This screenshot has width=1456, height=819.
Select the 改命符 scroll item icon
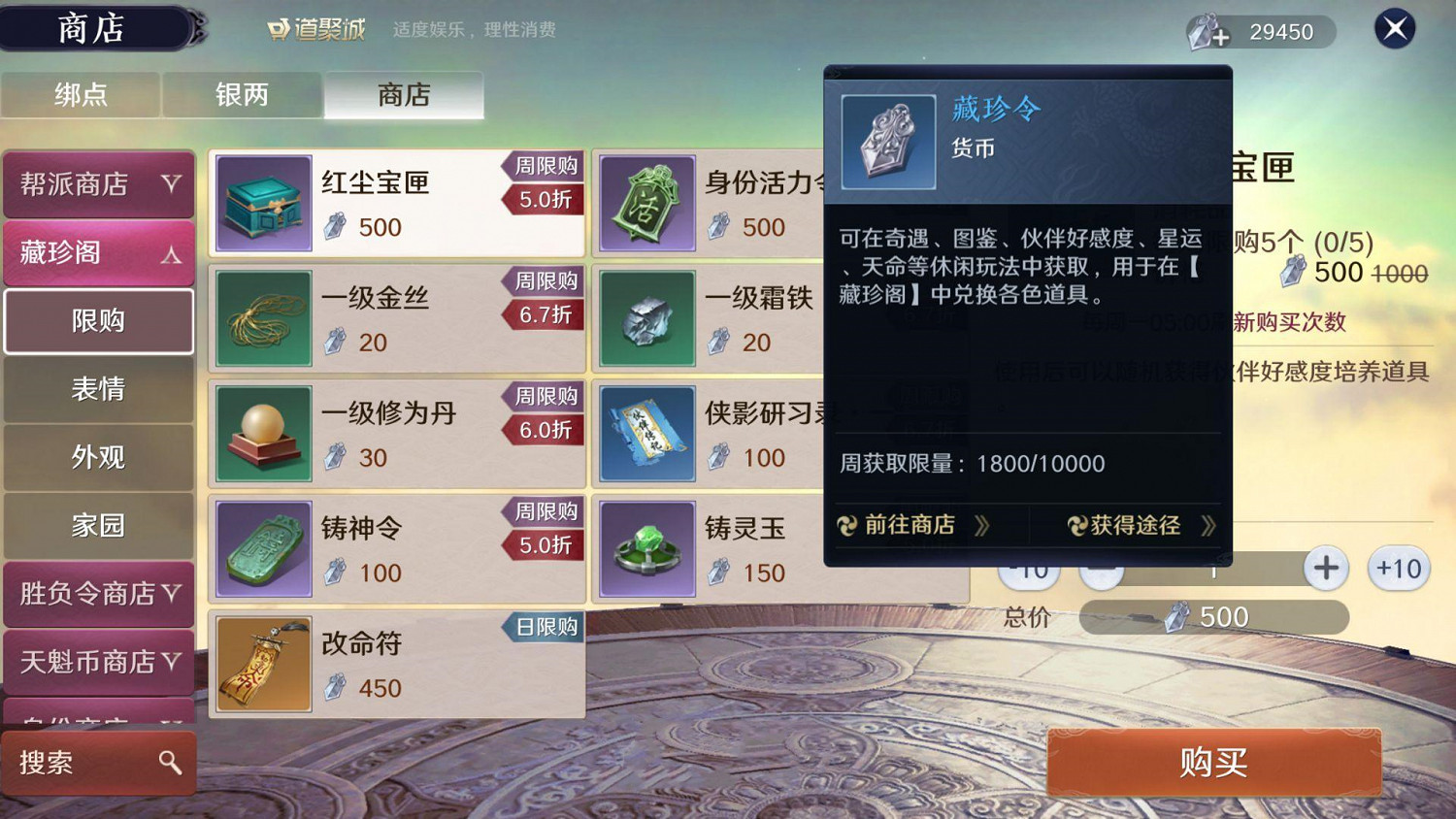(262, 663)
